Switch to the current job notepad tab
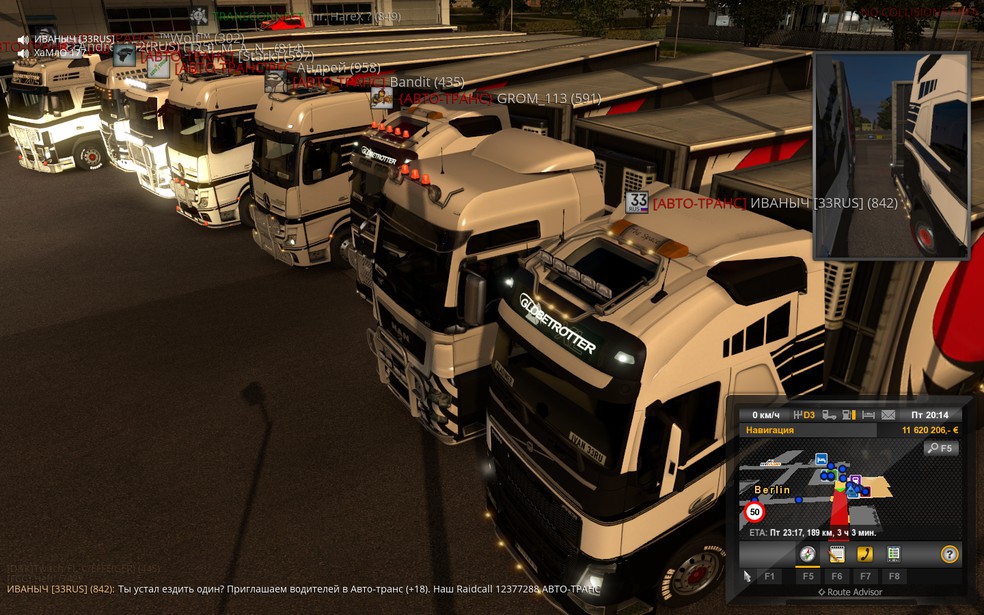984x615 pixels. [837, 554]
